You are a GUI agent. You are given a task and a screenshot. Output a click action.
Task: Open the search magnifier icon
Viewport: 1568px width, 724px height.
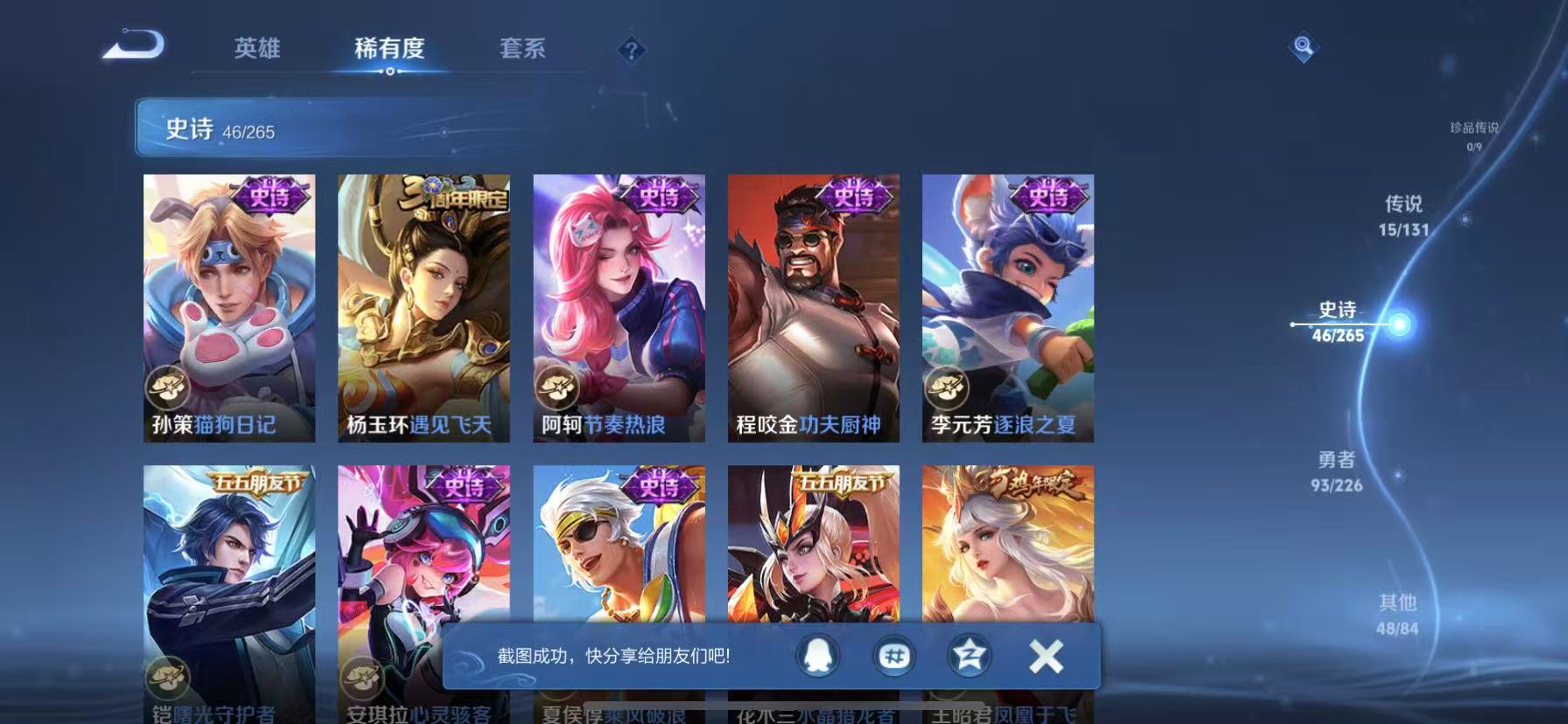click(1303, 48)
